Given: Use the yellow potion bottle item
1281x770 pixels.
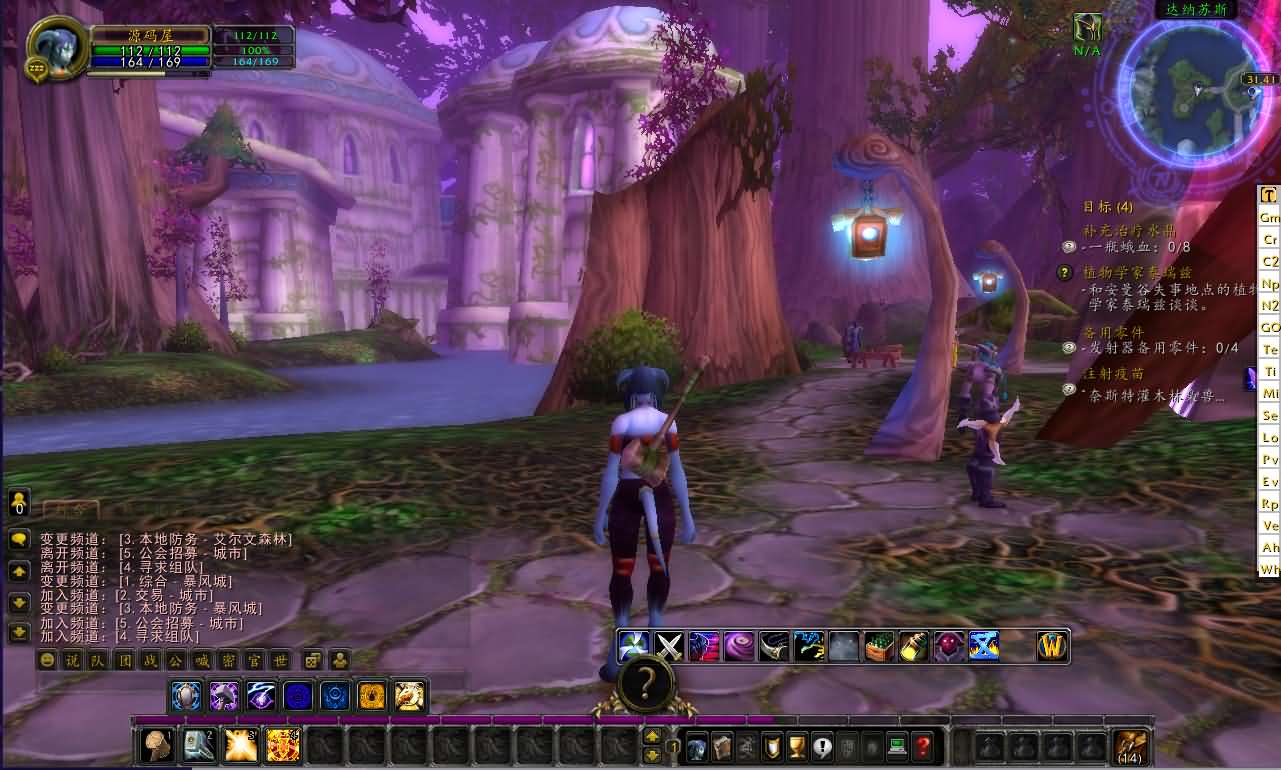Looking at the screenshot, I should click(x=913, y=646).
